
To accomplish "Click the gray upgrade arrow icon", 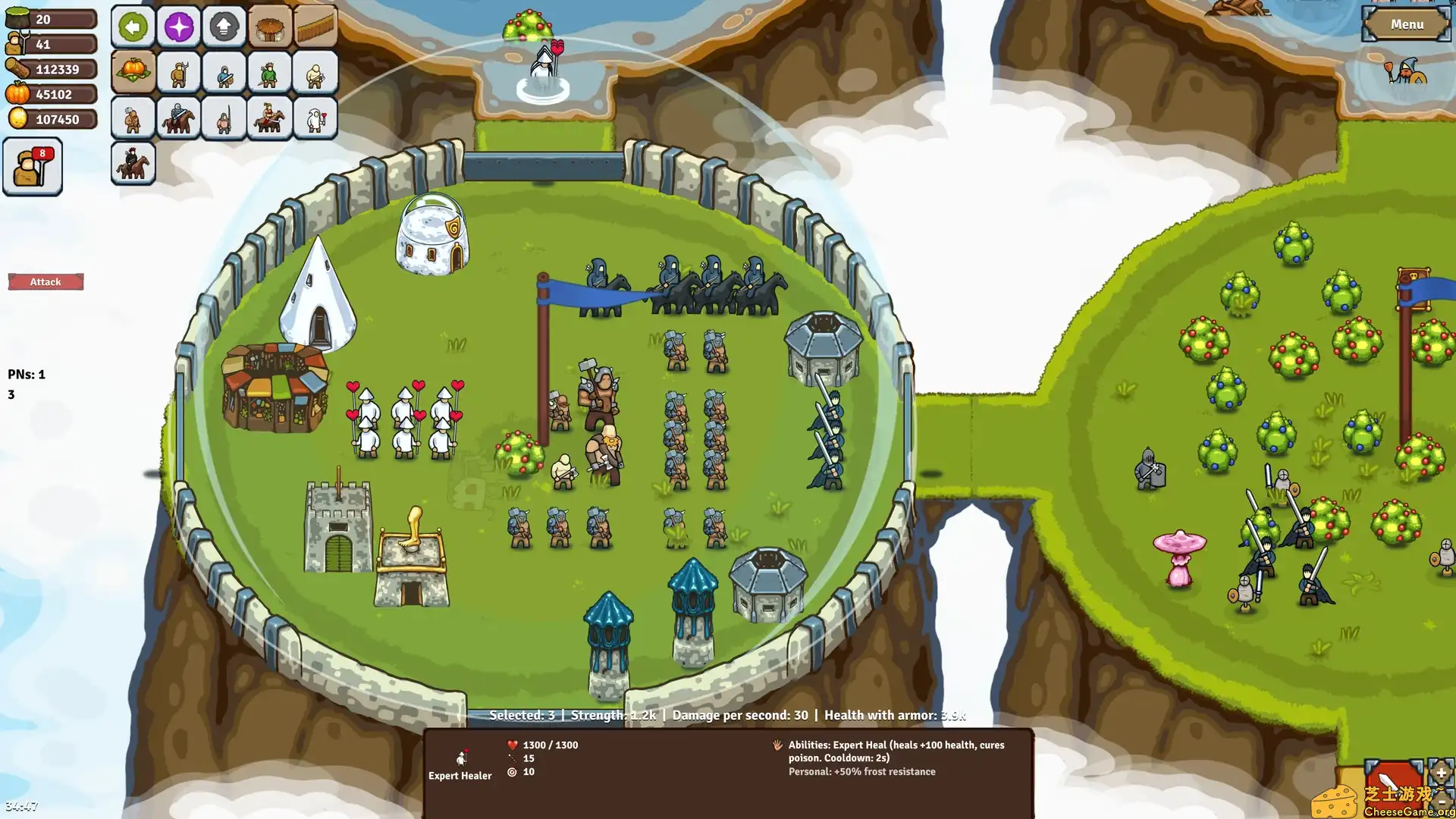I will tap(224, 27).
